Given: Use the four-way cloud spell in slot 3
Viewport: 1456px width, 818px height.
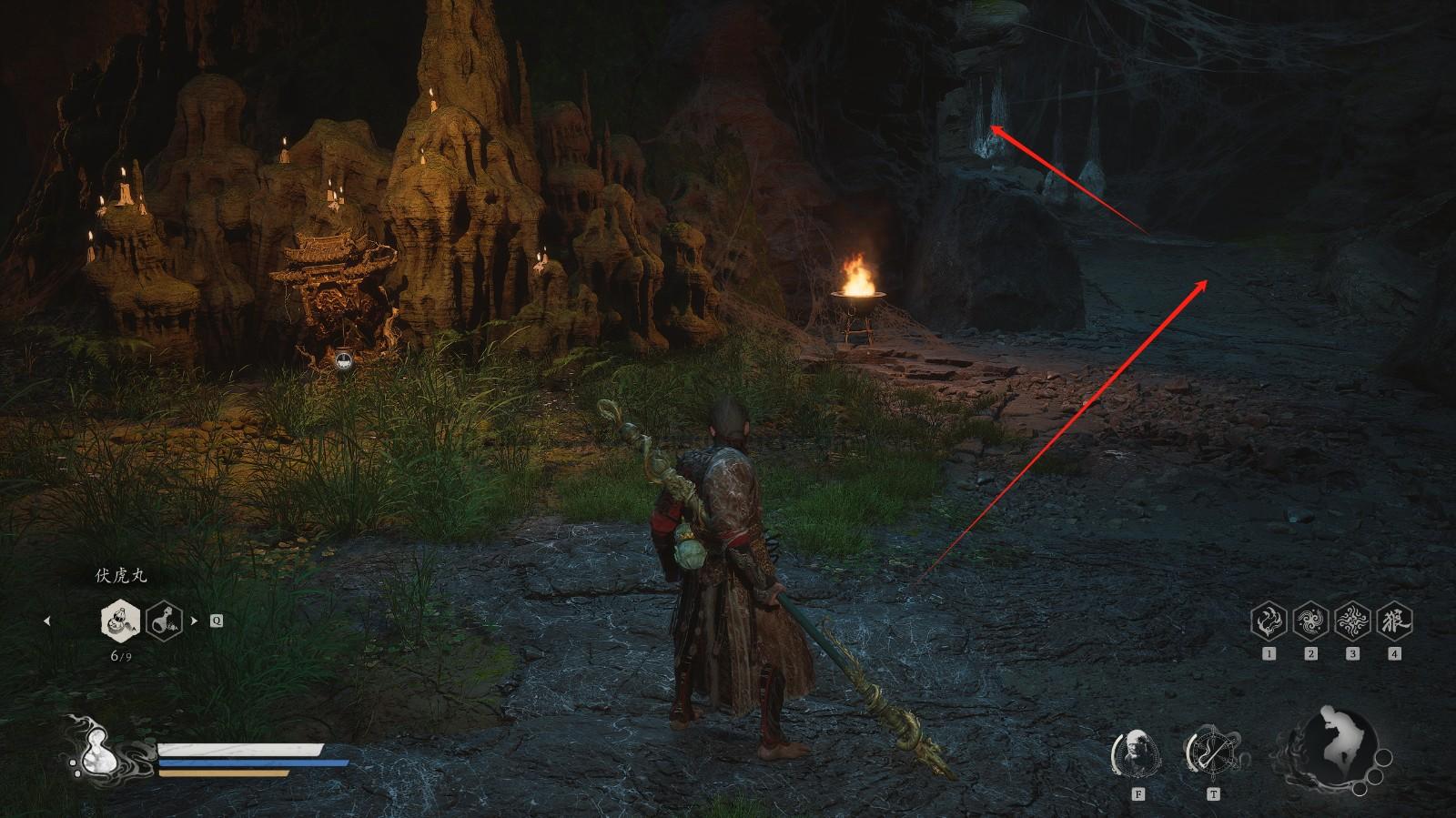Looking at the screenshot, I should coord(1352,621).
